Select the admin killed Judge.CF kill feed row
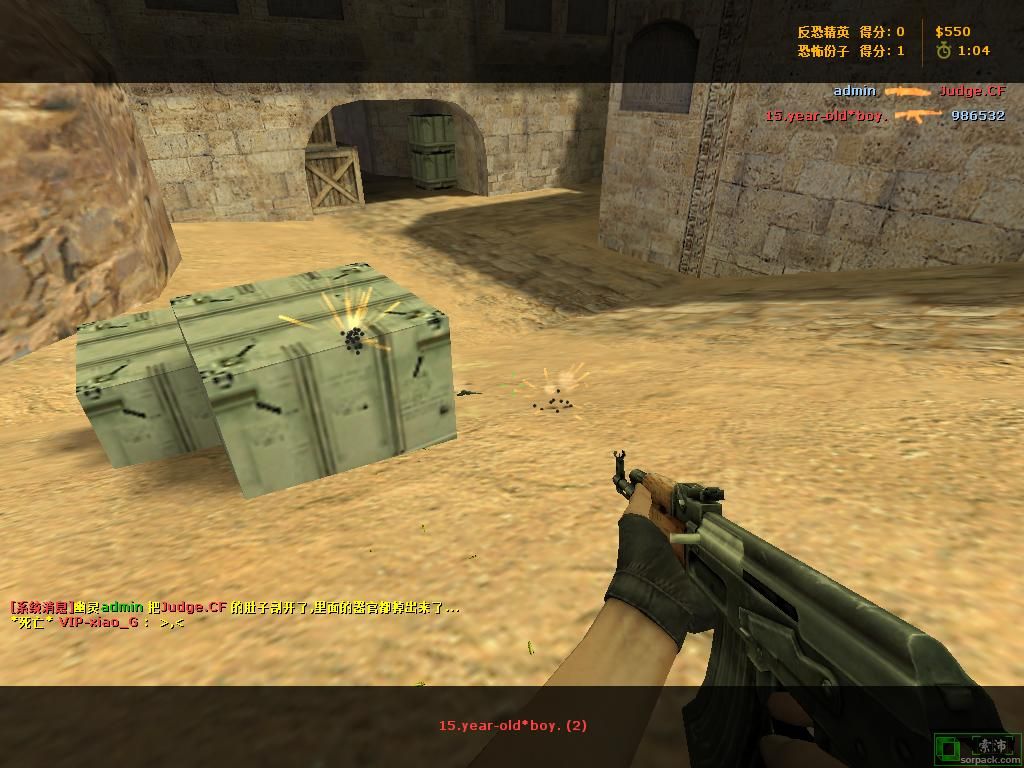Screen dimensions: 1024x768 pos(918,91)
